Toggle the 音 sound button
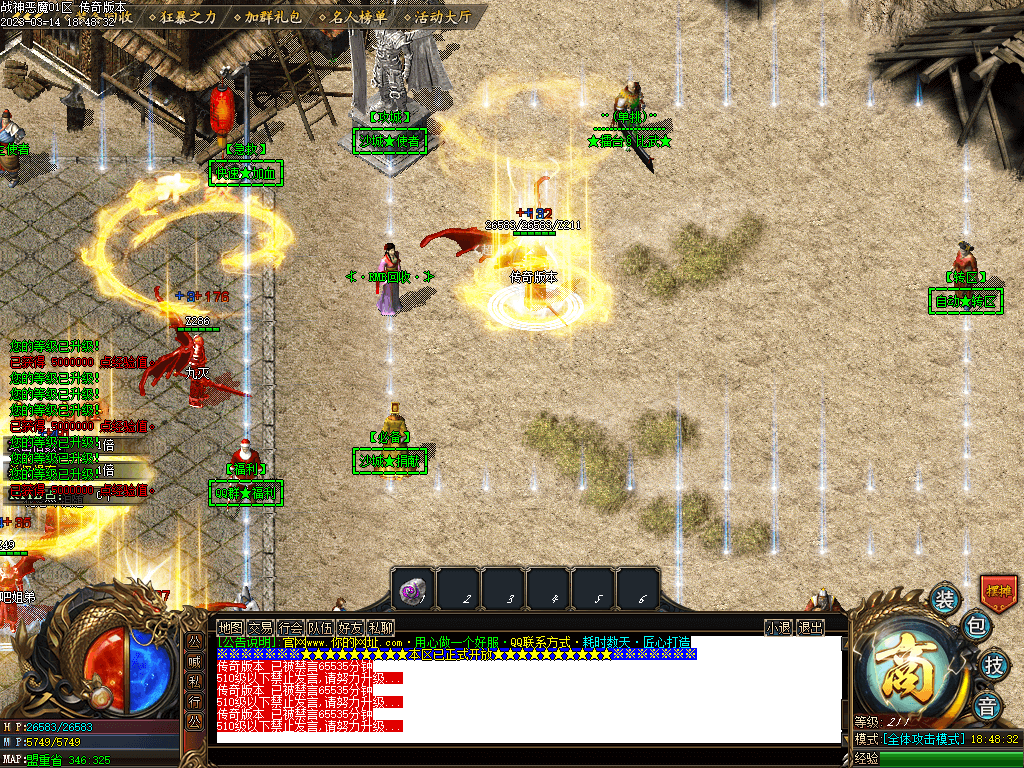This screenshot has height=768, width=1024. [987, 705]
